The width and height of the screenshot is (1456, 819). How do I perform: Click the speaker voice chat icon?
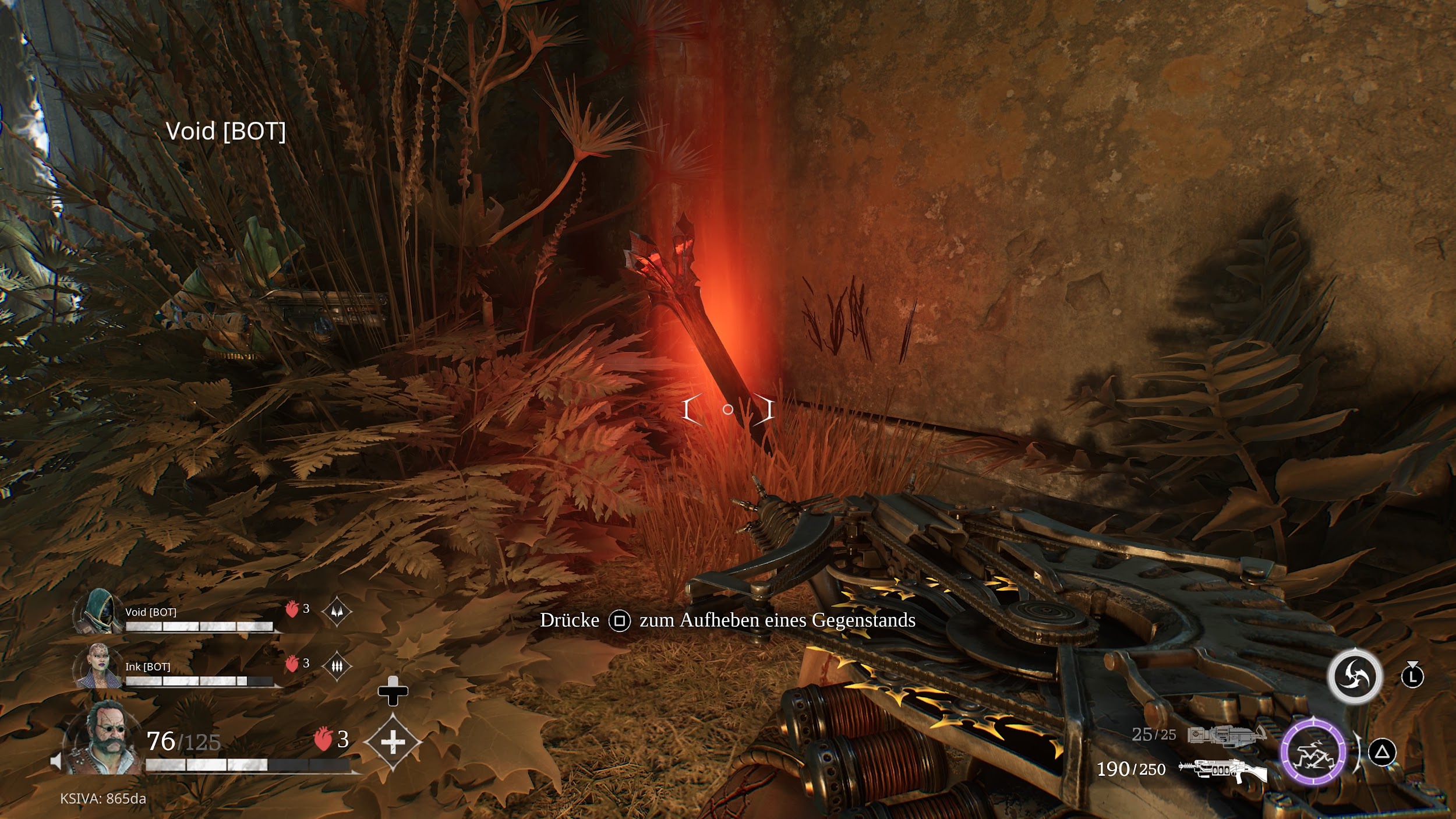point(56,761)
